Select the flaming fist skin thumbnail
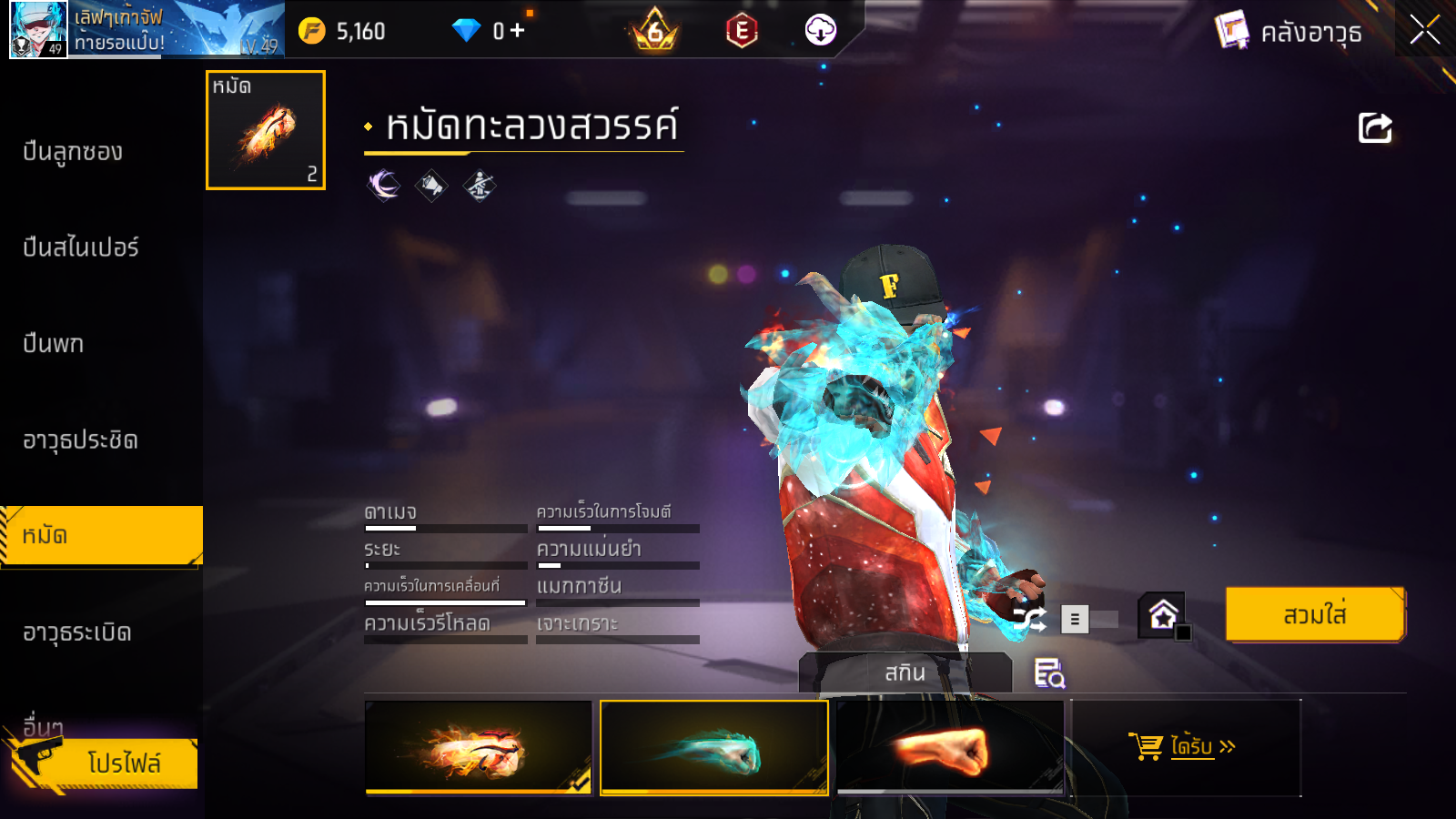 (x=479, y=746)
